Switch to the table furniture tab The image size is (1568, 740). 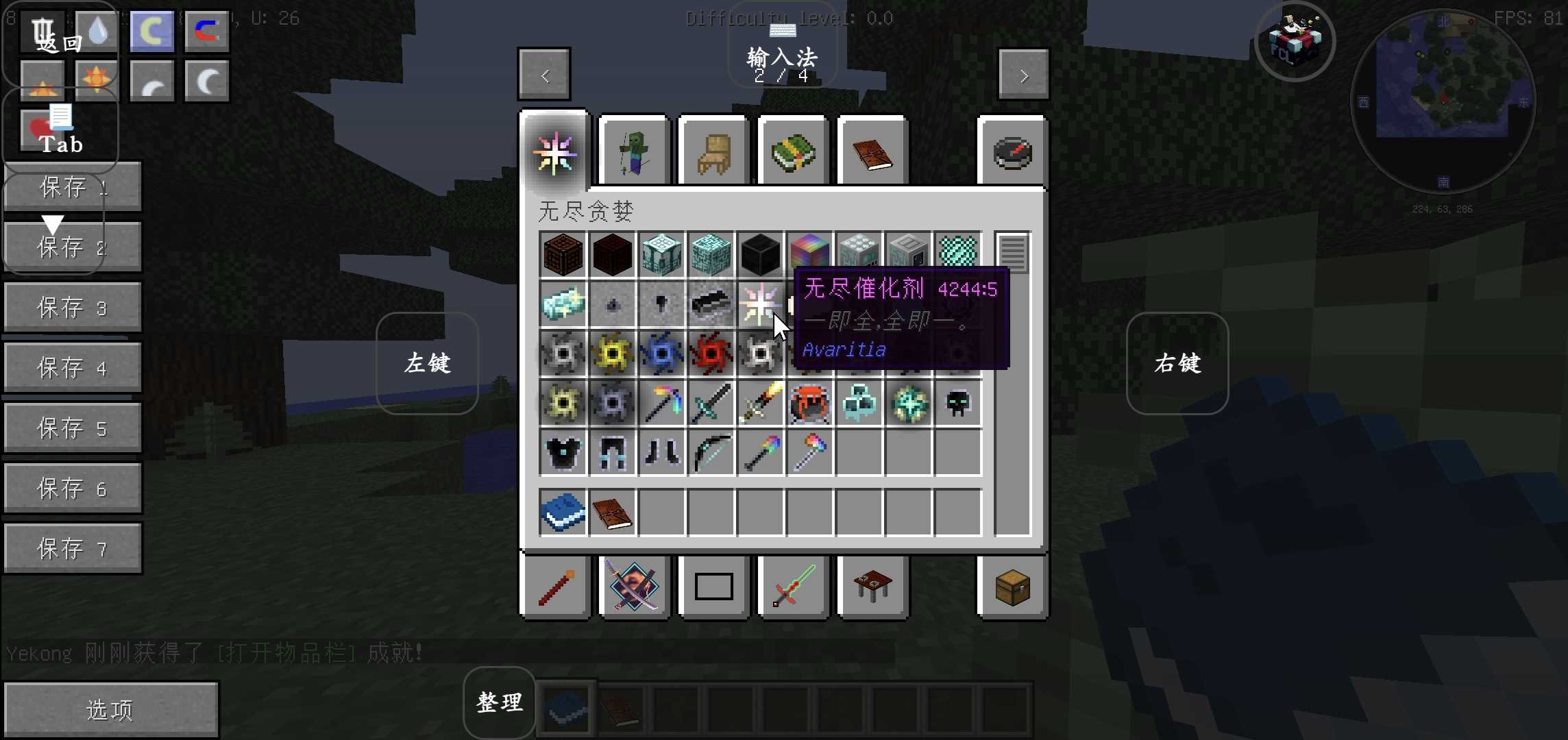click(872, 587)
